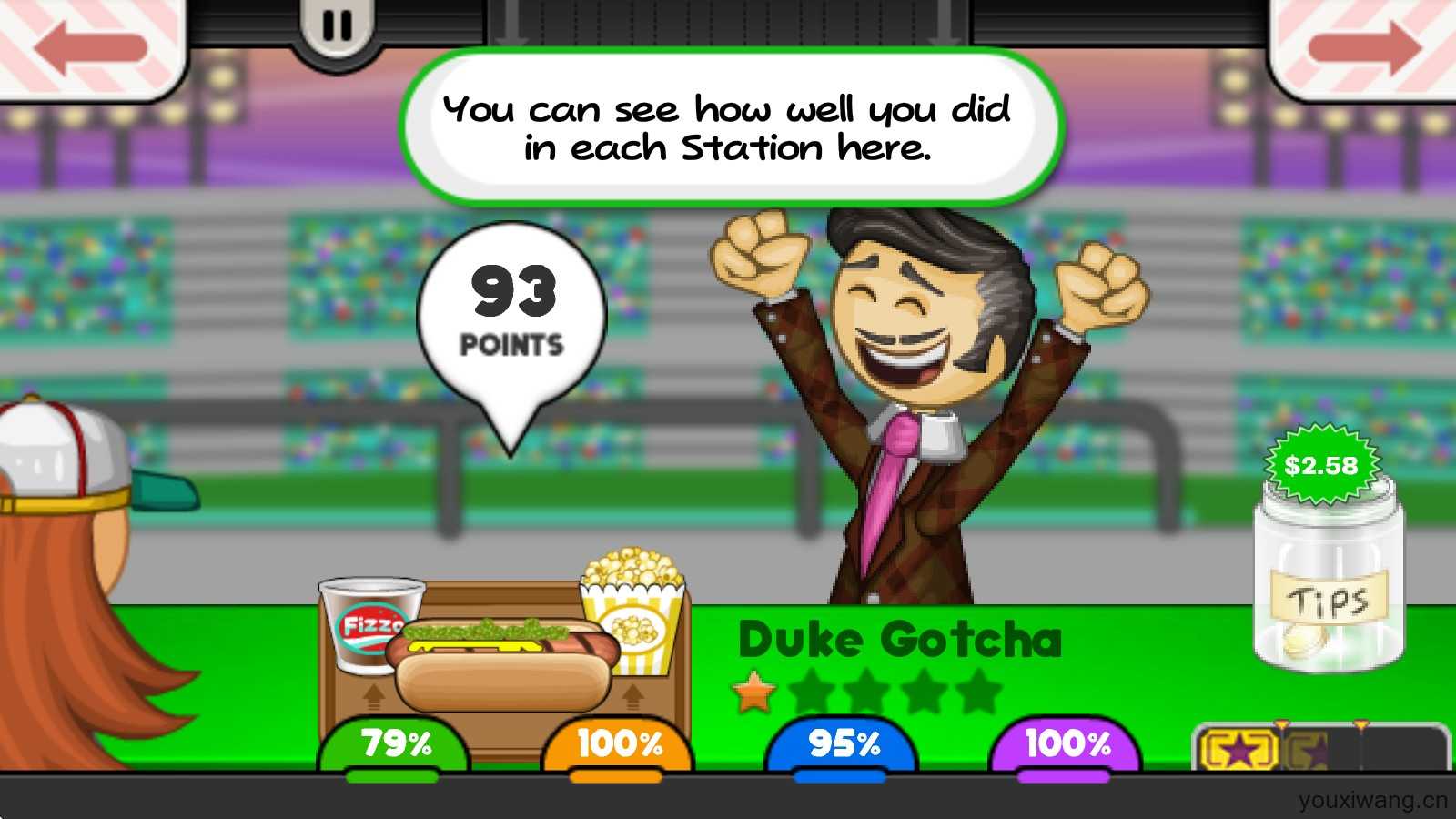Viewport: 1456px width, 819px height.
Task: Dismiss the tutorial speech bubble
Action: 731,127
